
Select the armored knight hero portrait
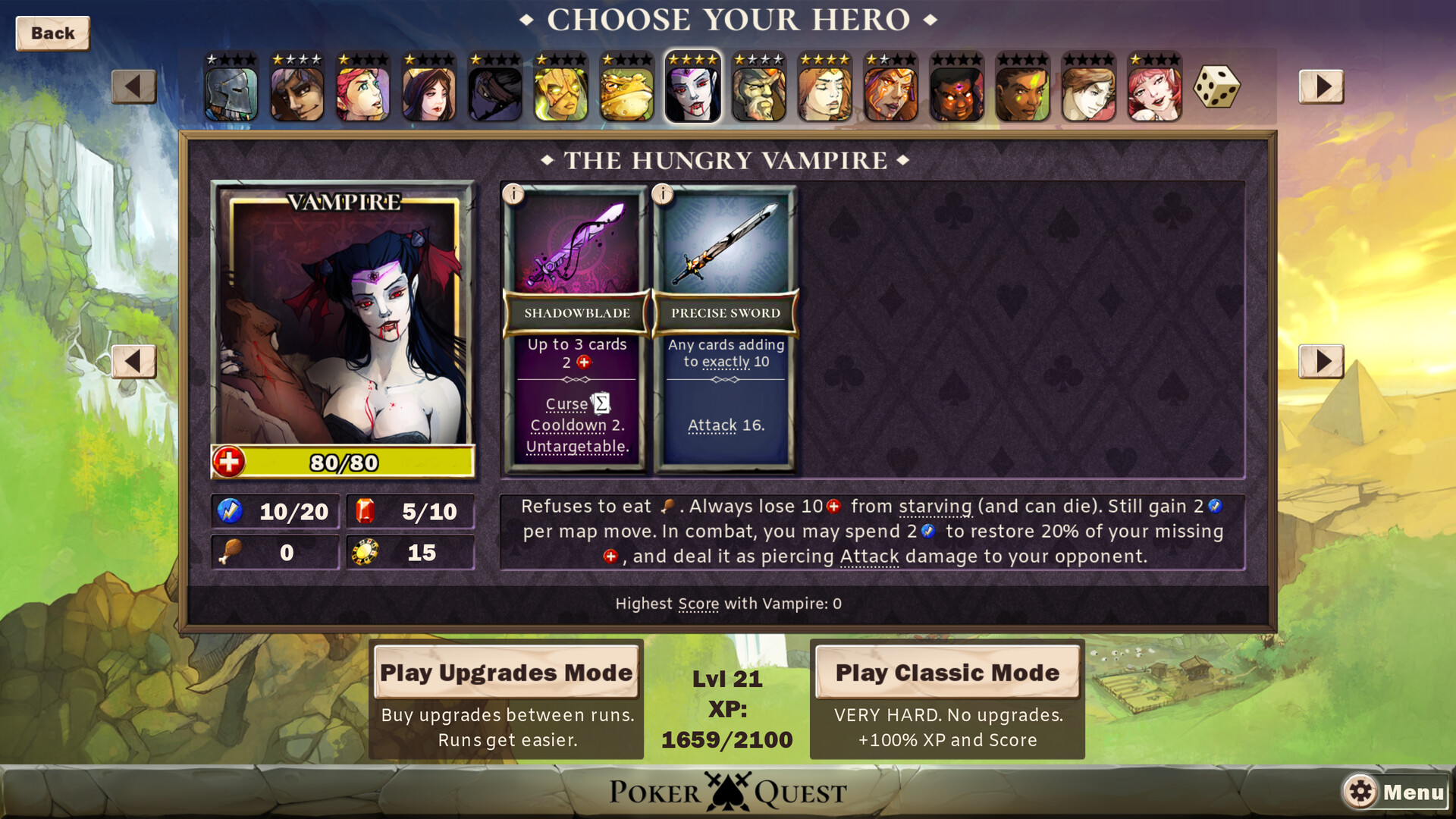tap(230, 87)
